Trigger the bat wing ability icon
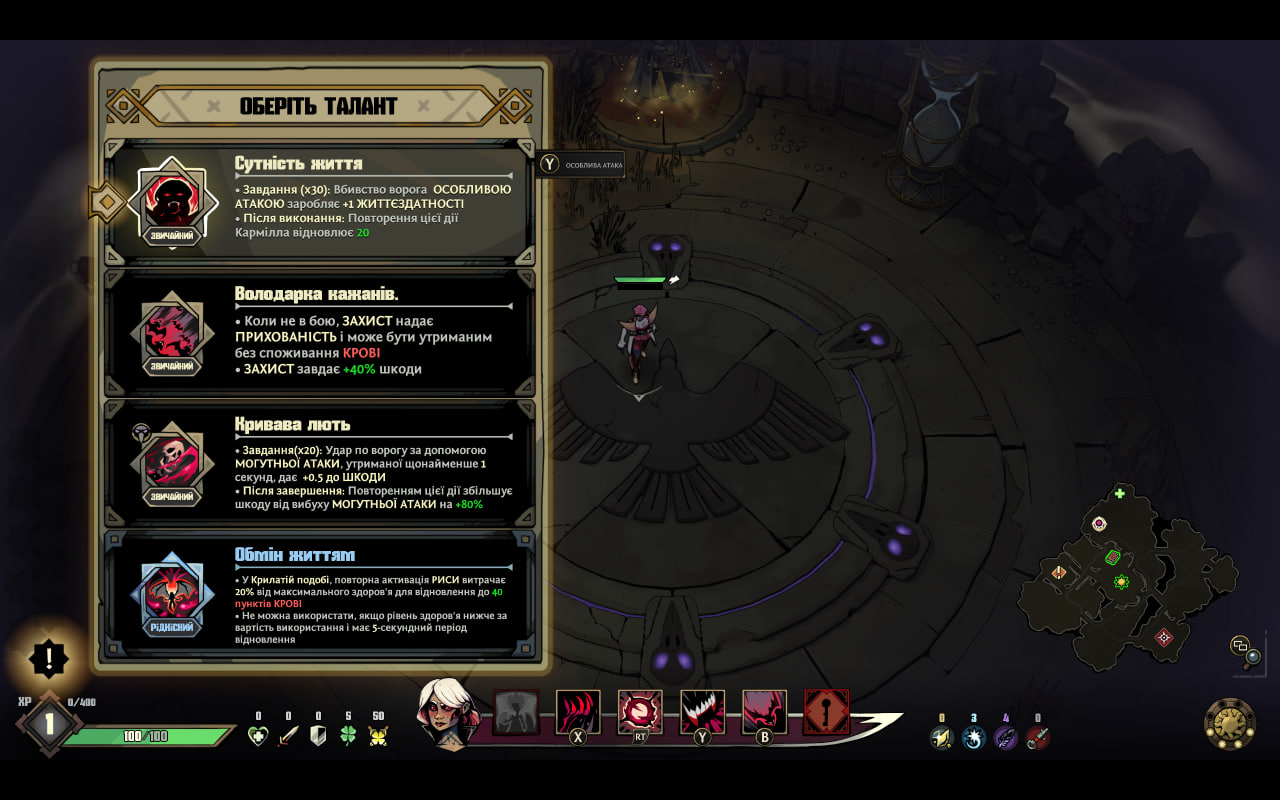 [x=764, y=711]
